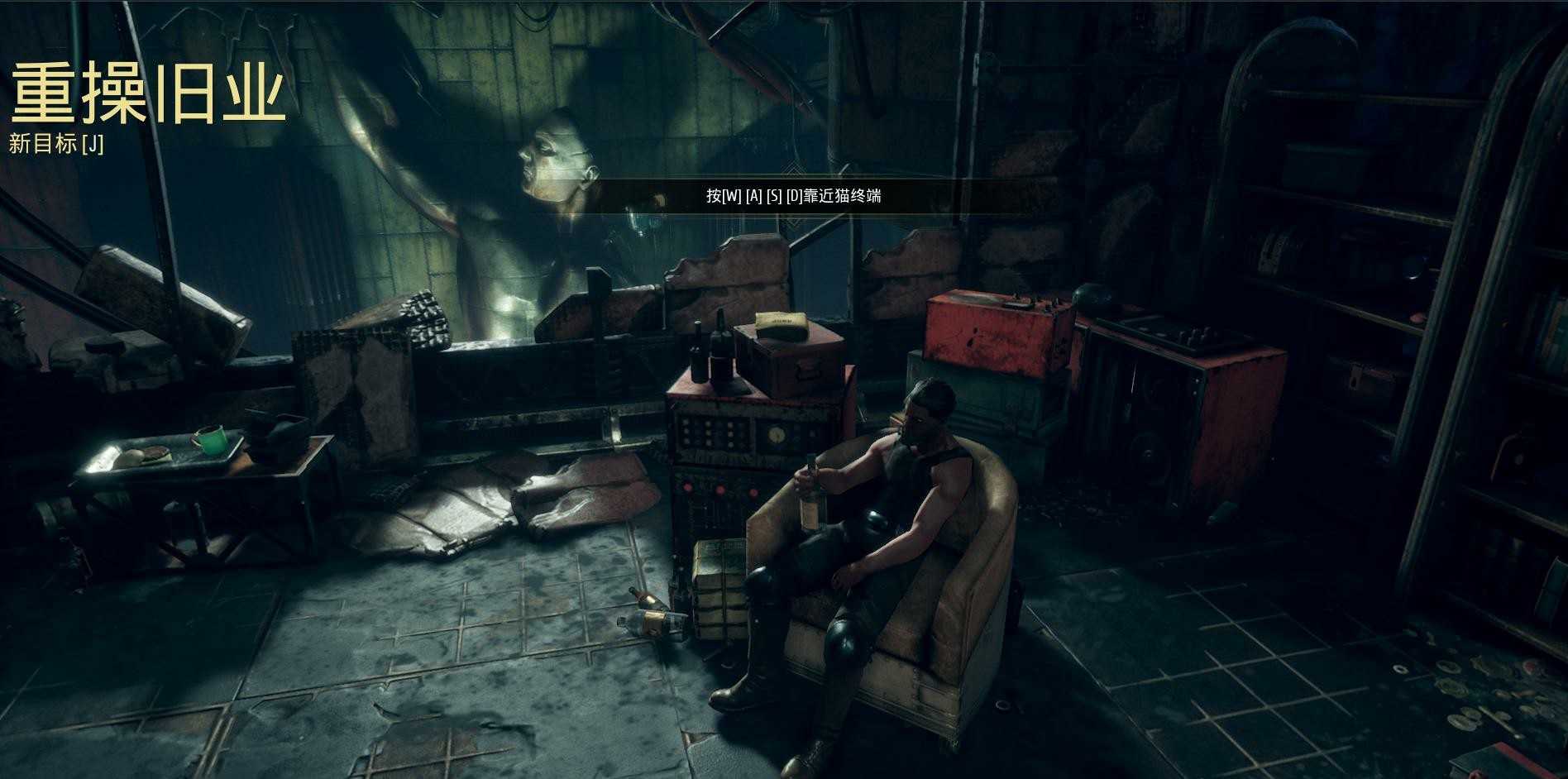Open the 重操旧业 new objective notification
The height and width of the screenshot is (779, 1568).
click(x=56, y=144)
